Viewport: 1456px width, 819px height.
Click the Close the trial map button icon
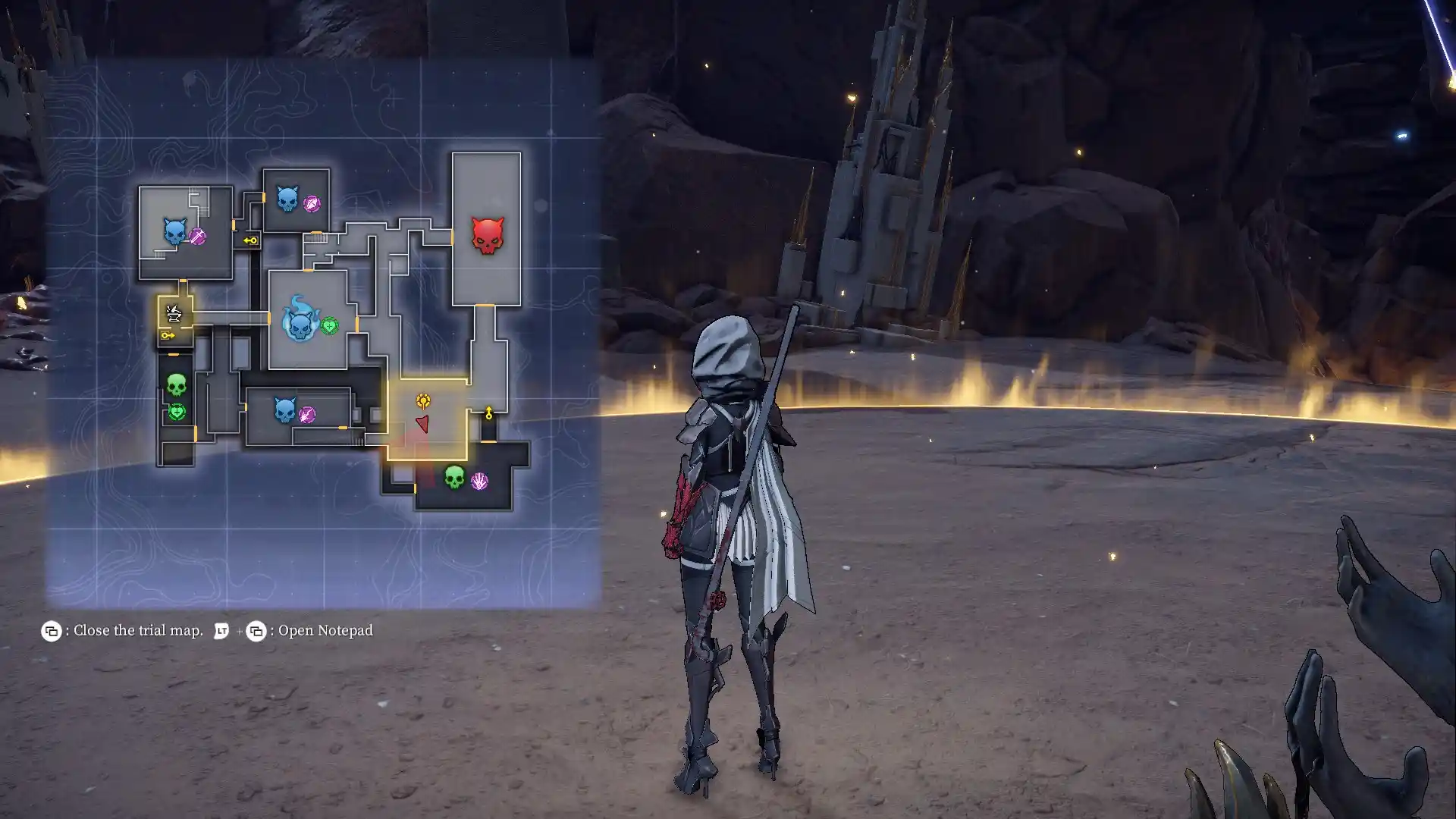[52, 630]
